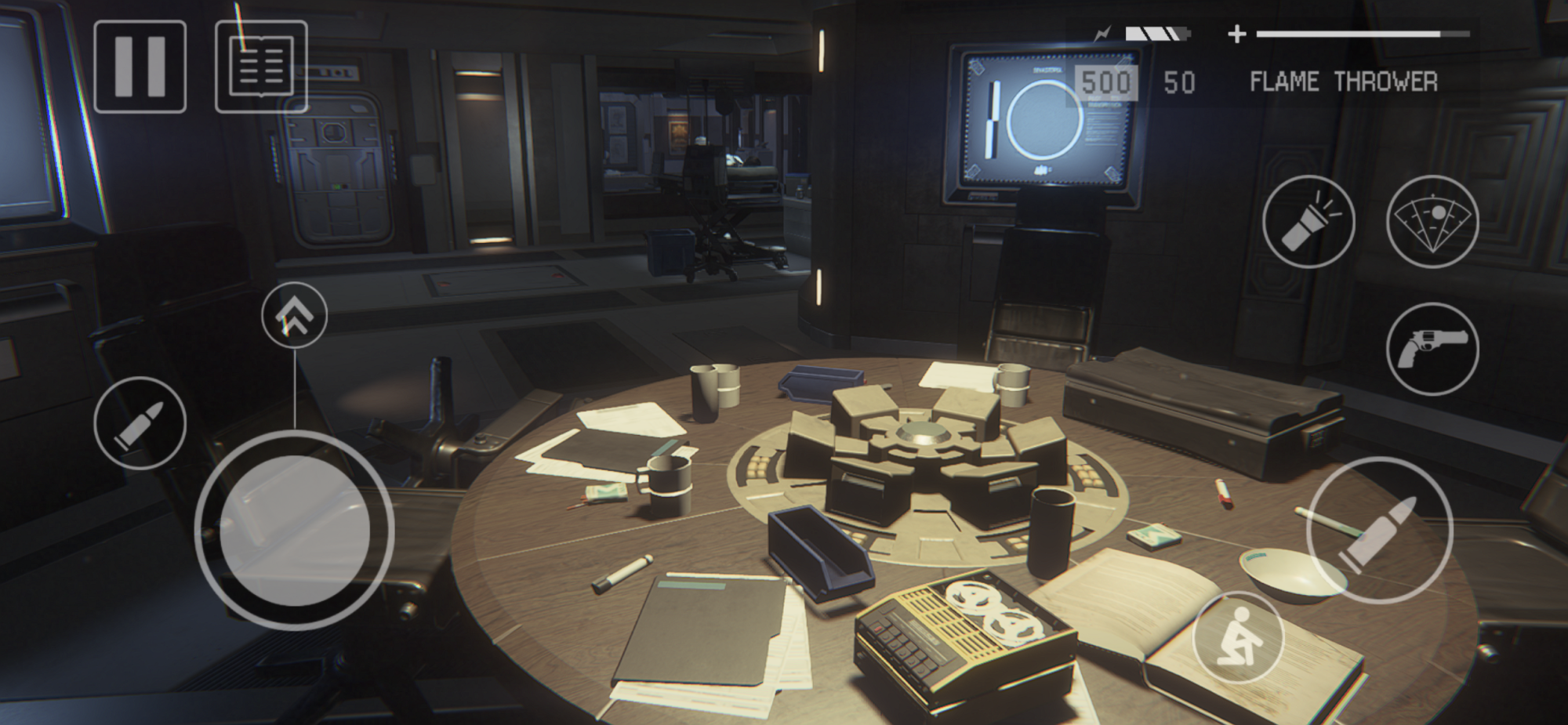Pause the game
Image resolution: width=1568 pixels, height=725 pixels.
tap(140, 67)
